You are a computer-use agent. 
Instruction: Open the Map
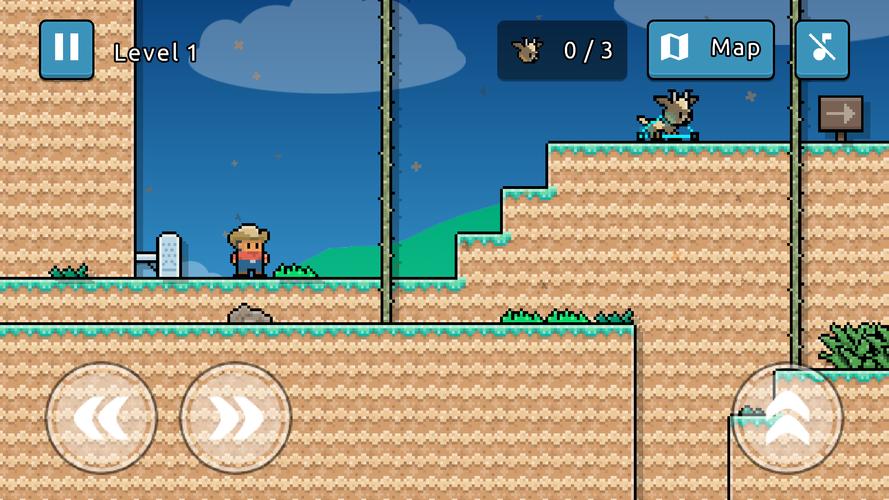click(x=710, y=49)
